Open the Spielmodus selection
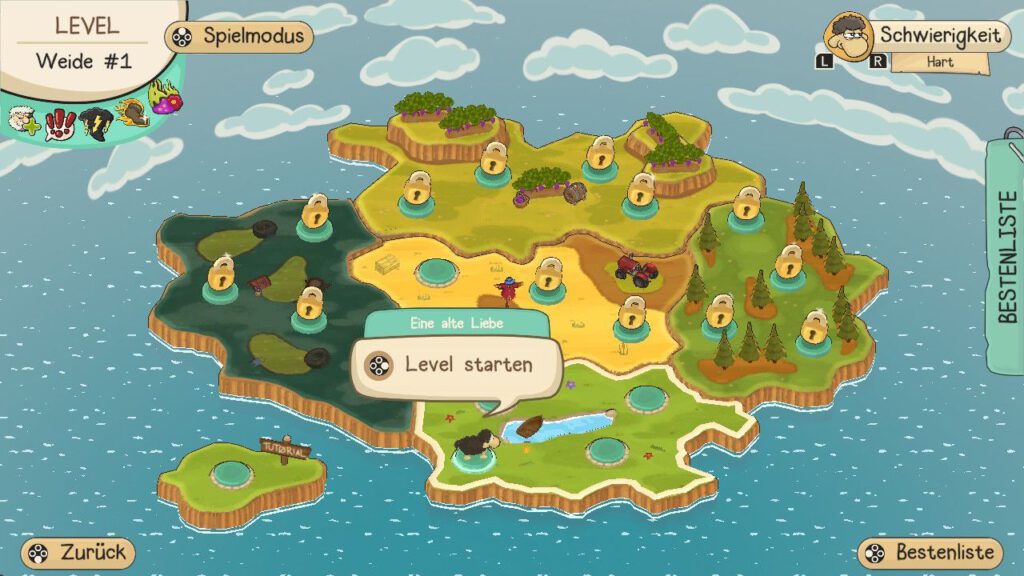 (239, 37)
